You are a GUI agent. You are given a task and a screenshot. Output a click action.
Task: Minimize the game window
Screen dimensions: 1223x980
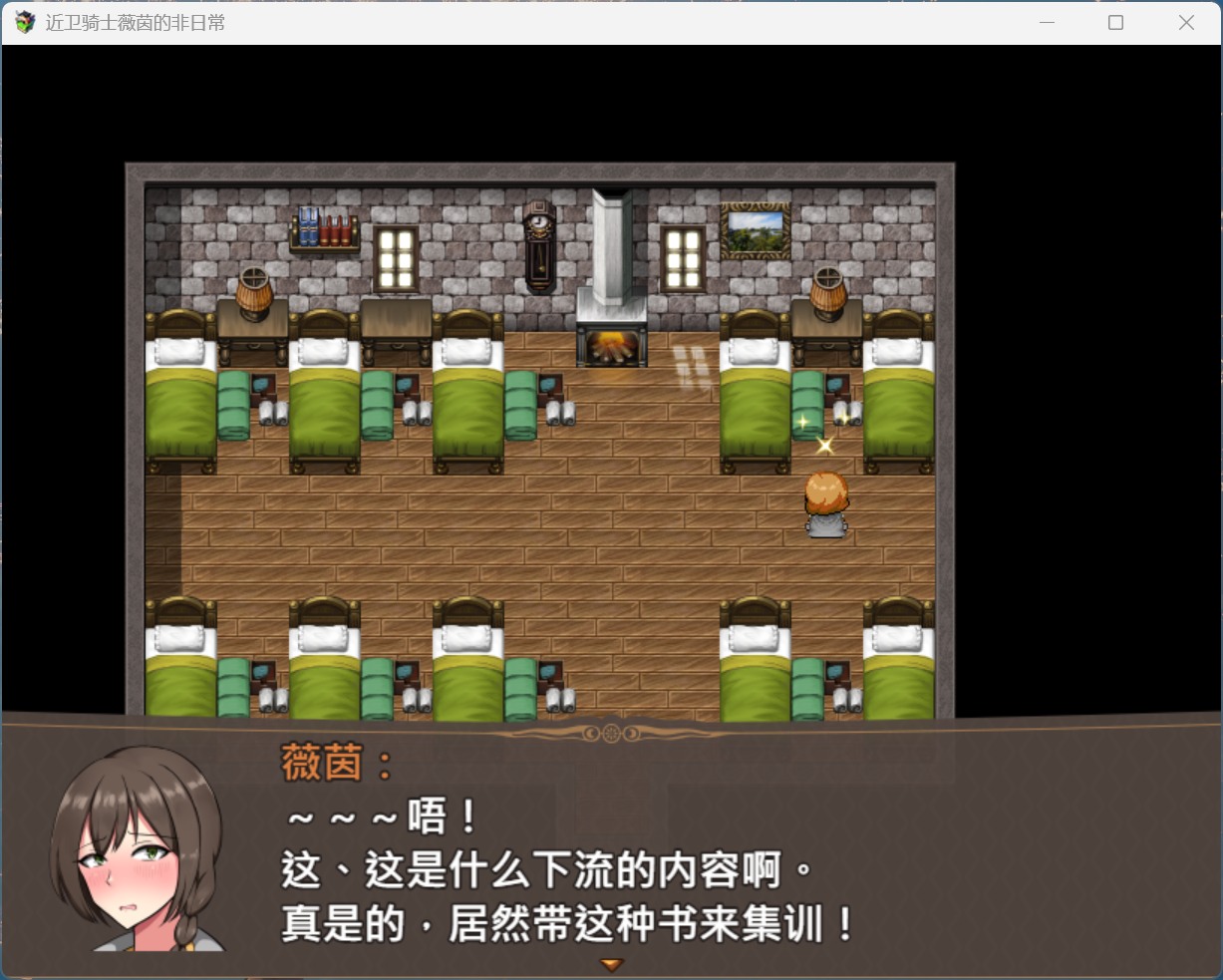pyautogui.click(x=1047, y=23)
